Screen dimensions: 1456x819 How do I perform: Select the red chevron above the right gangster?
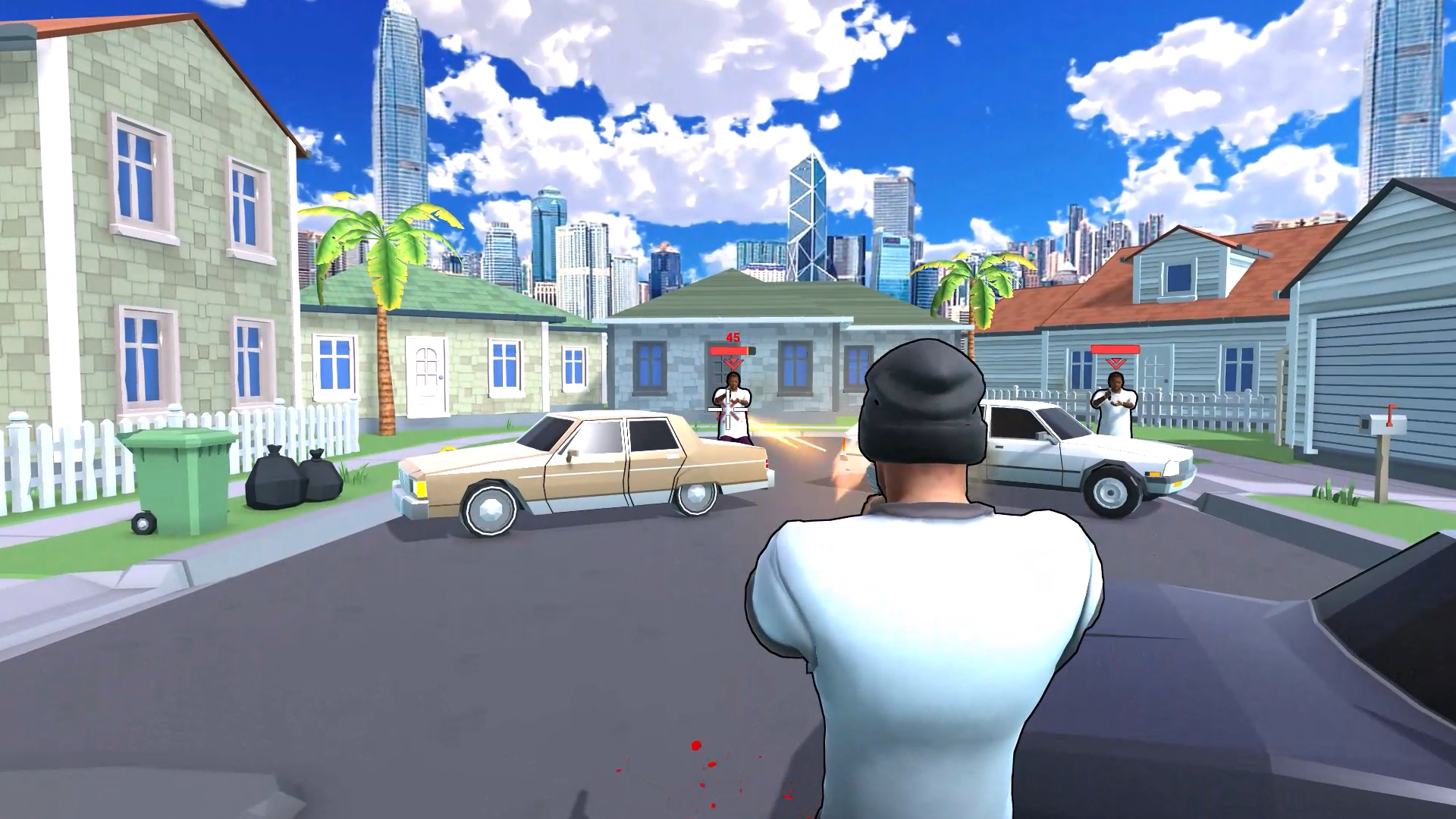tap(1115, 364)
